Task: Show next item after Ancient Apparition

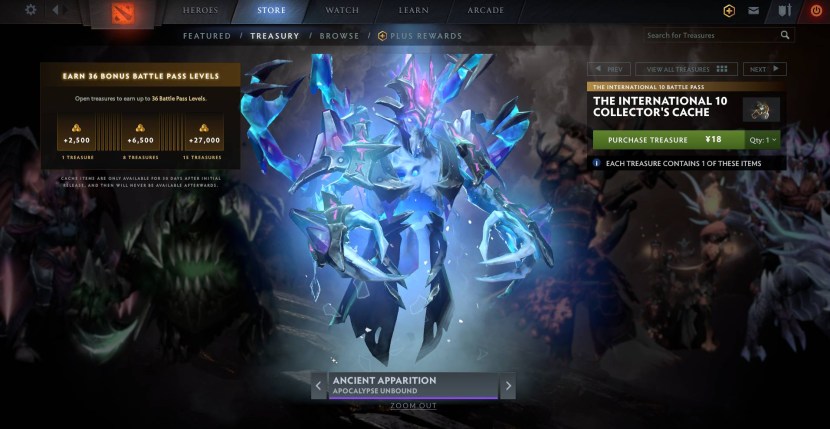Action: point(508,385)
